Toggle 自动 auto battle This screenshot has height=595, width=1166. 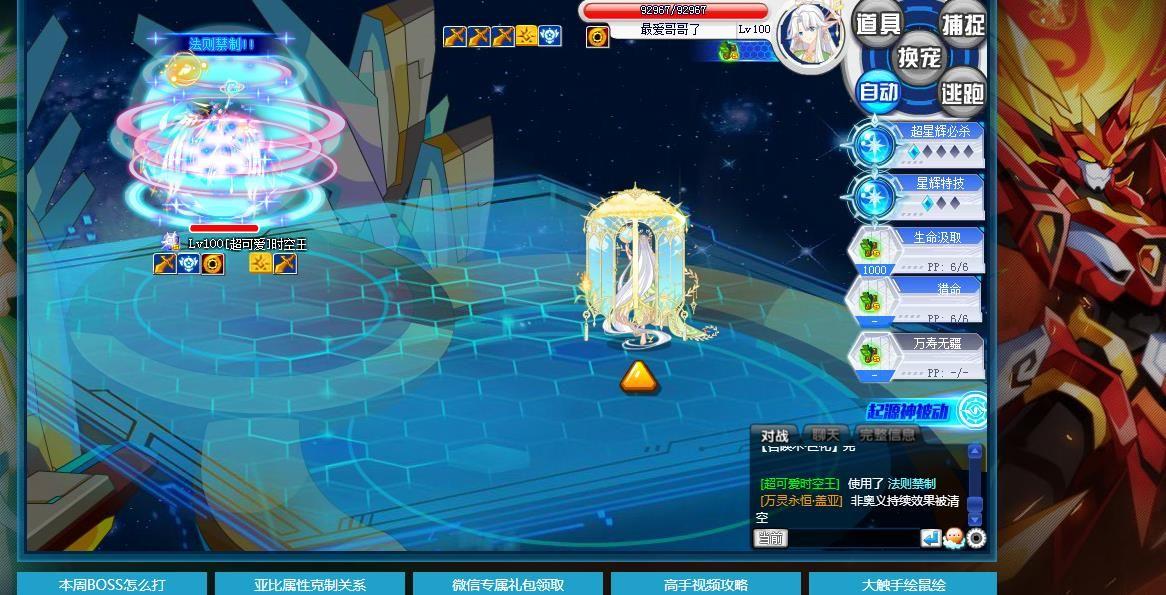click(878, 92)
